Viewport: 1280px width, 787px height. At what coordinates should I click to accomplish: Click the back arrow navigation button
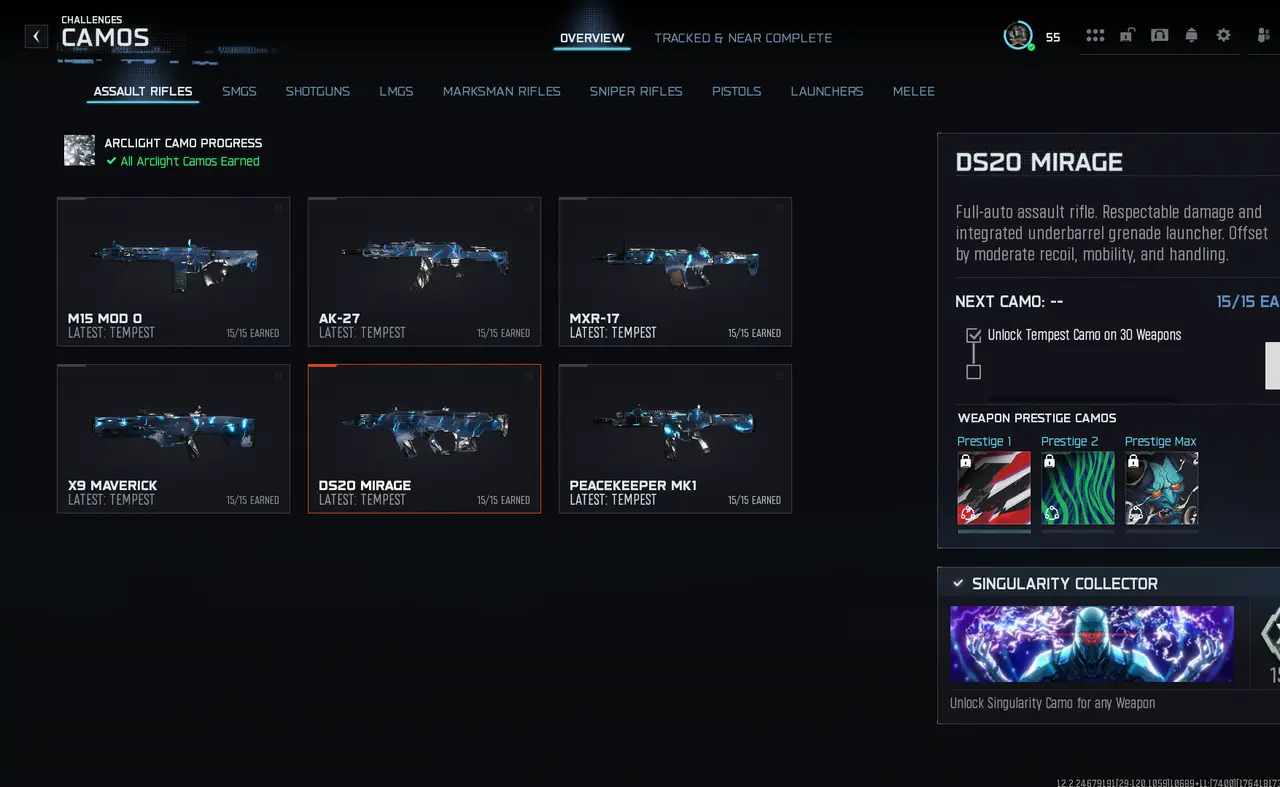tap(36, 36)
